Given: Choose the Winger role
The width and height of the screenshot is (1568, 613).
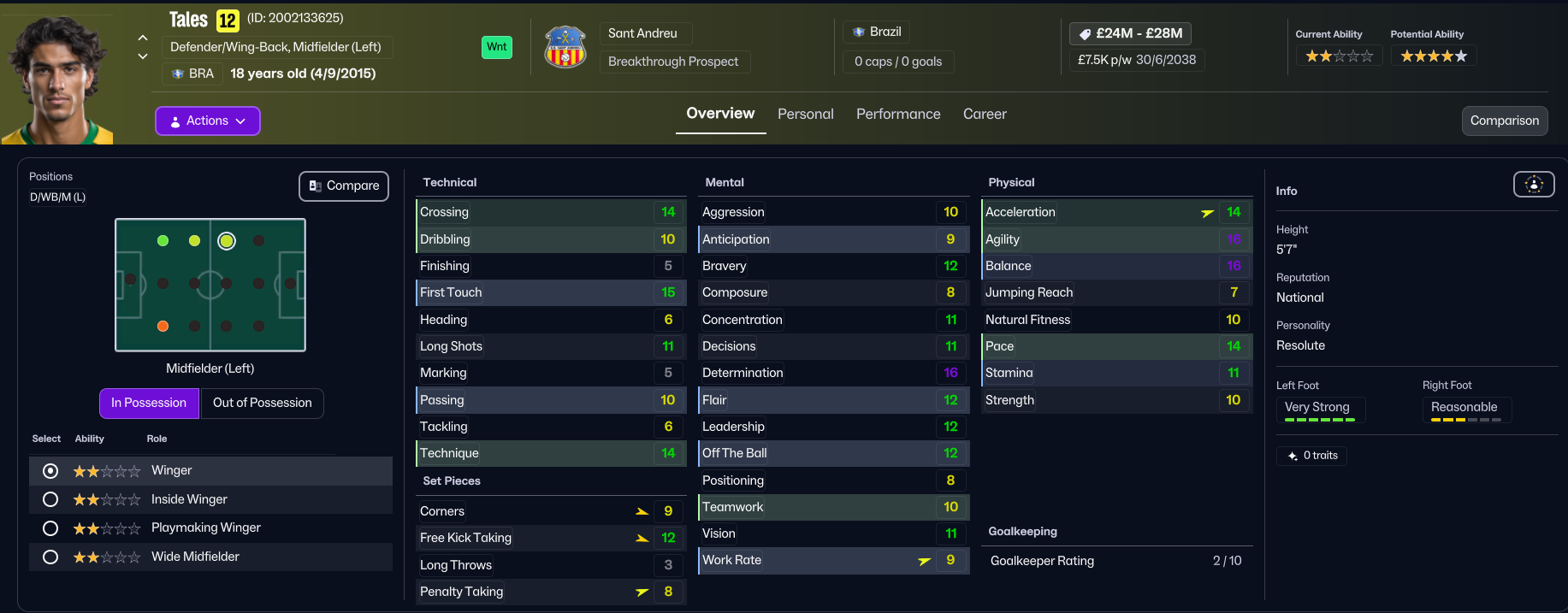Looking at the screenshot, I should 50,471.
